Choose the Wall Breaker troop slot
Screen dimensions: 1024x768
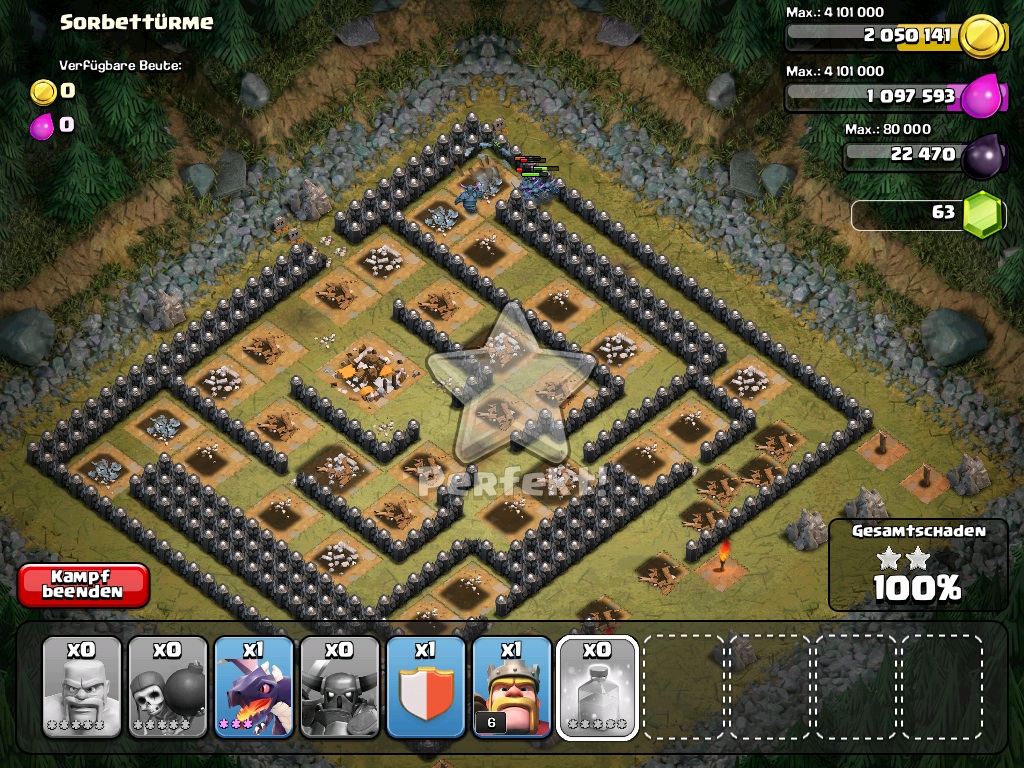click(168, 687)
